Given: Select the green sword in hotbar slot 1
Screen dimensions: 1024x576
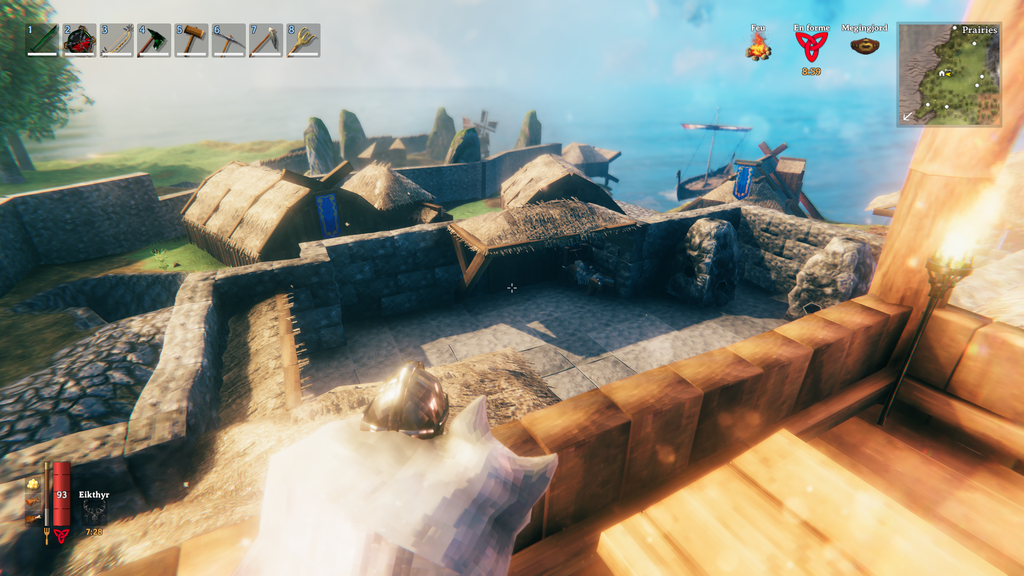Looking at the screenshot, I should (x=42, y=40).
